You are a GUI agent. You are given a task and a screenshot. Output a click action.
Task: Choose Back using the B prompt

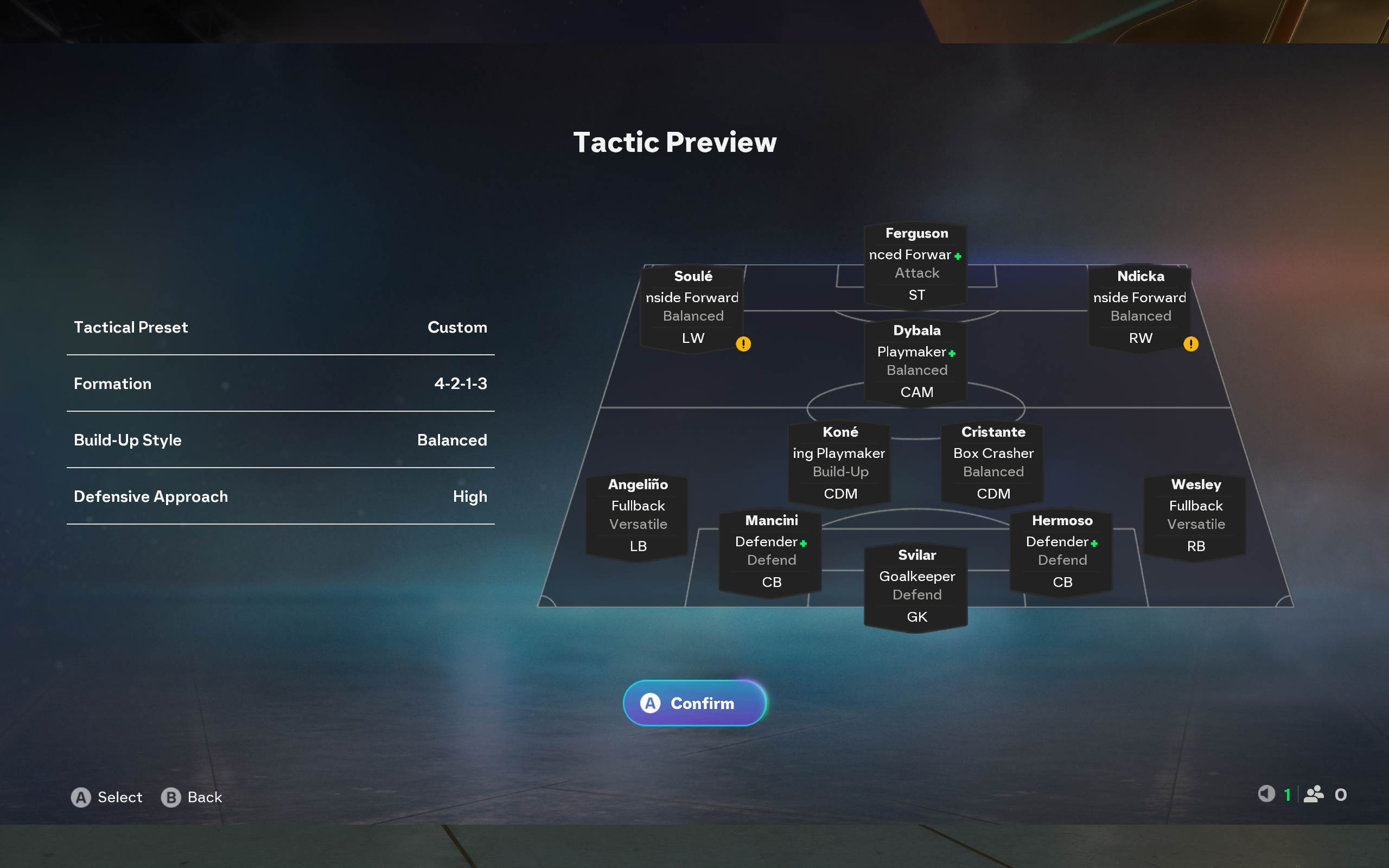(192, 797)
